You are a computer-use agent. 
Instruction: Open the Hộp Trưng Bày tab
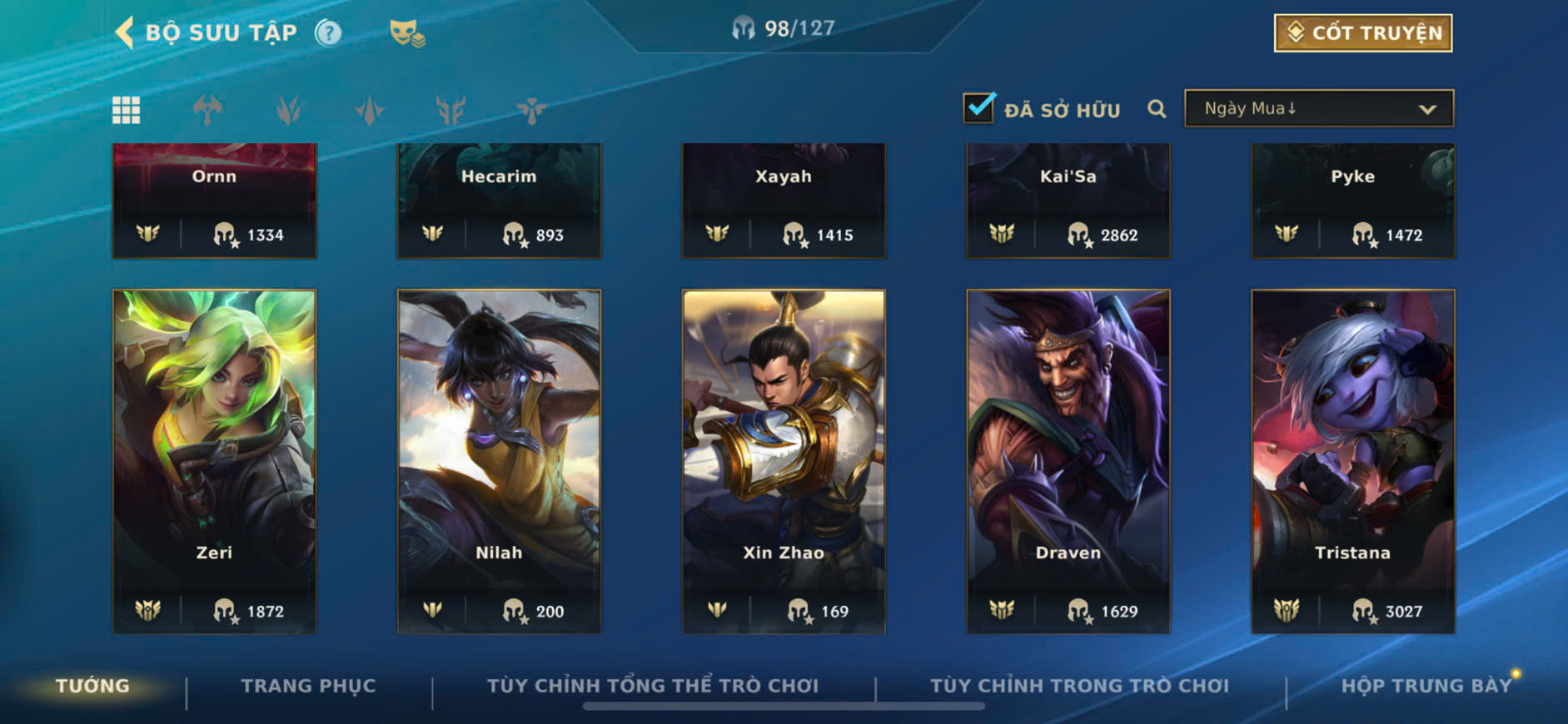coord(1426,686)
